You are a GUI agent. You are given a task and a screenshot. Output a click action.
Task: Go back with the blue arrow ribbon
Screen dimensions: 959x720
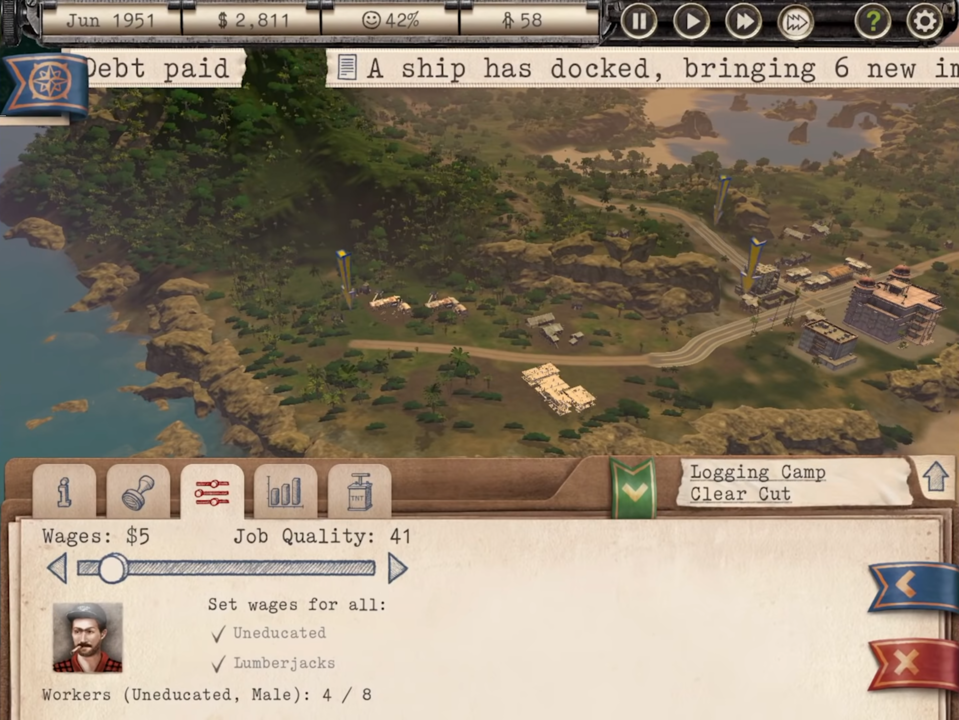[911, 586]
